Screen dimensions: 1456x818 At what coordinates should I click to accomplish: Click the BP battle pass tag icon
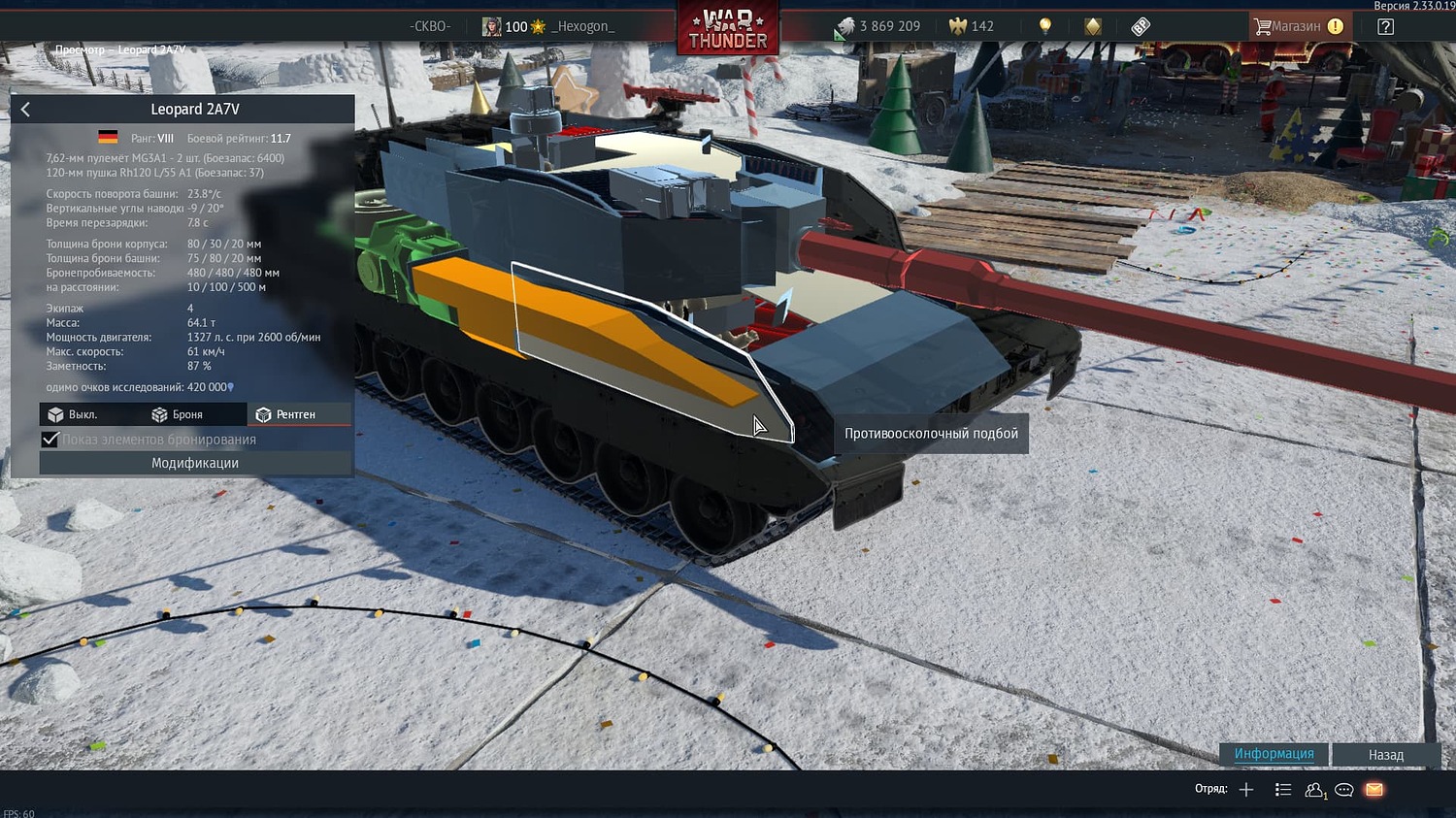(x=1141, y=25)
